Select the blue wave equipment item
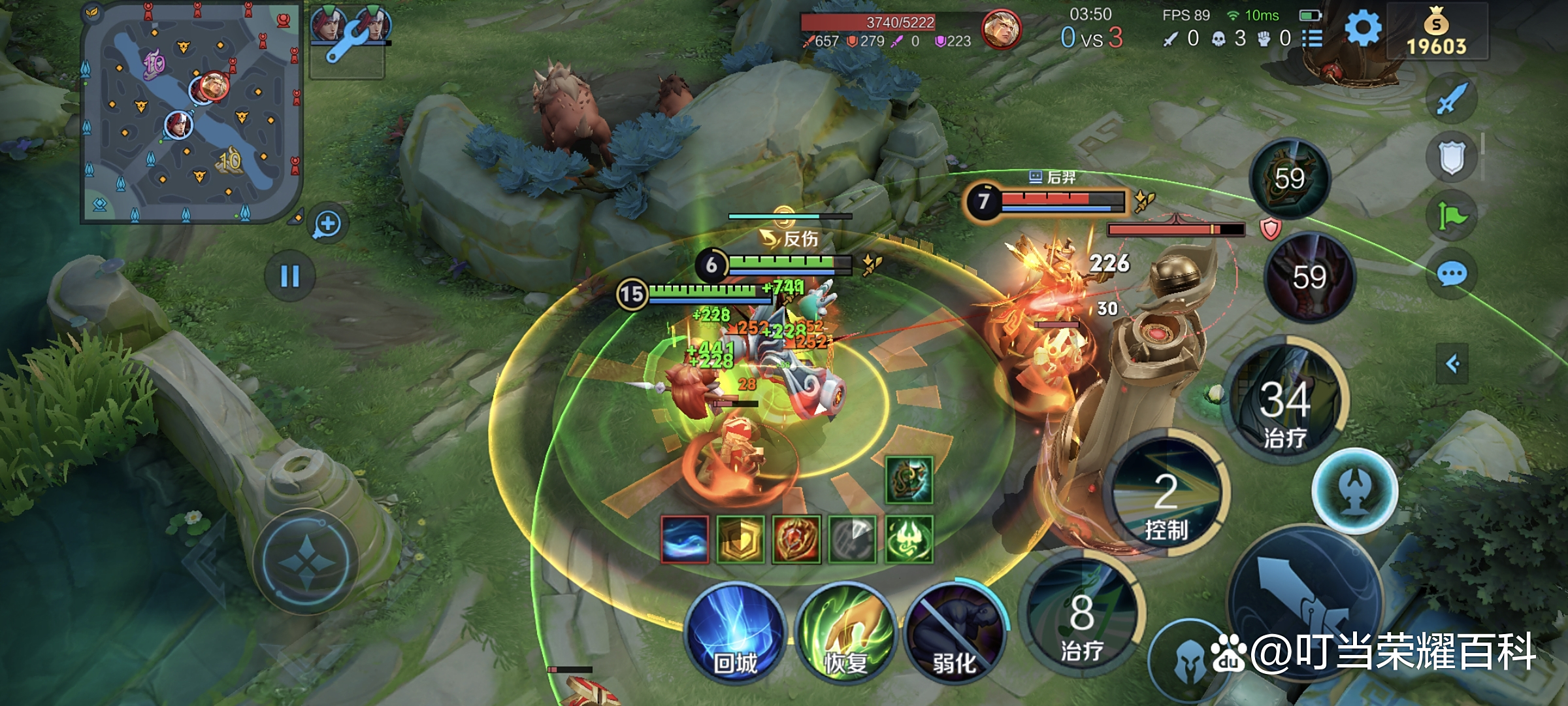The image size is (1568, 706). [x=684, y=539]
